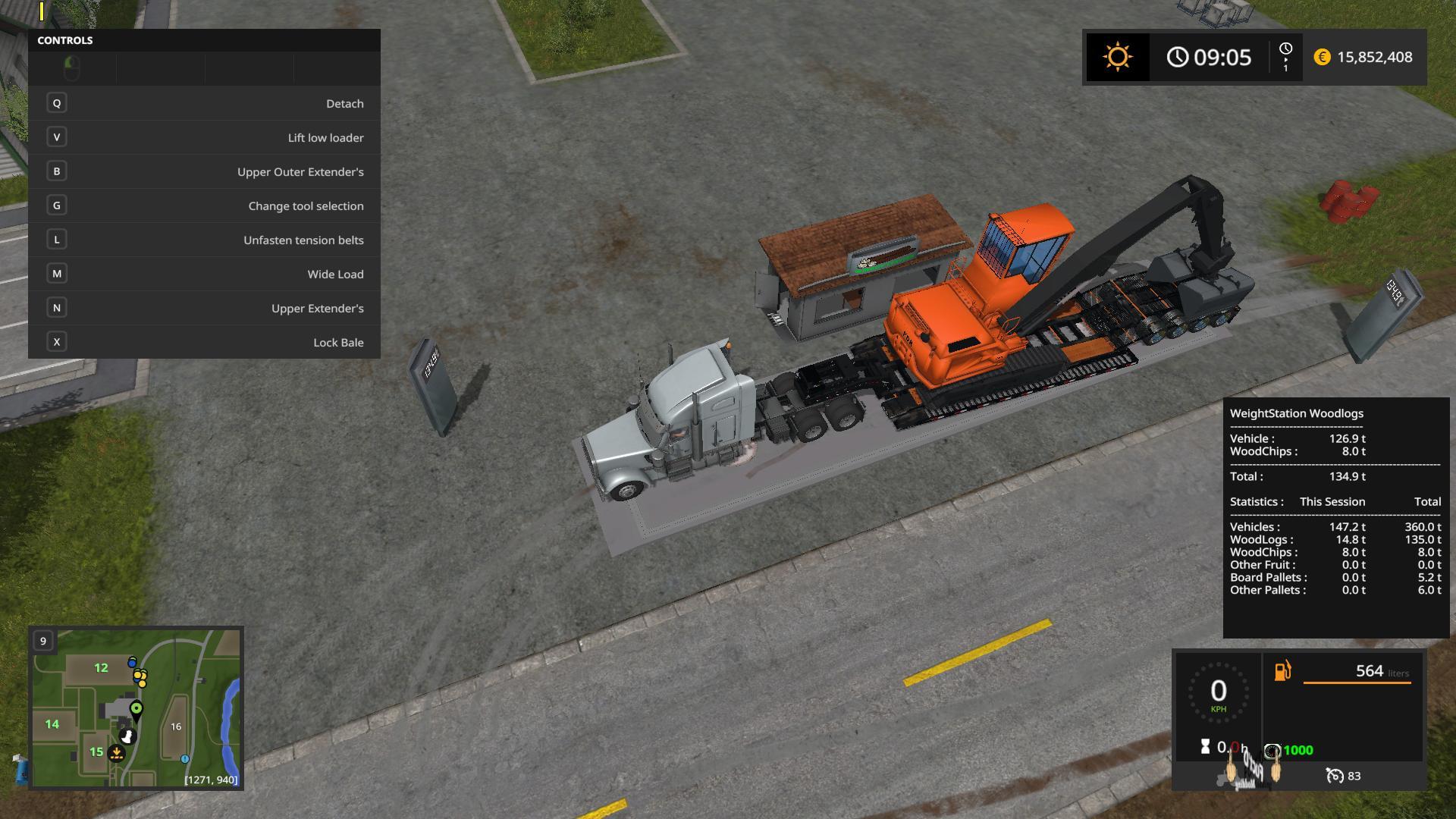The height and width of the screenshot is (819, 1456).
Task: Click the speedometer KPH dial
Action: (1218, 692)
